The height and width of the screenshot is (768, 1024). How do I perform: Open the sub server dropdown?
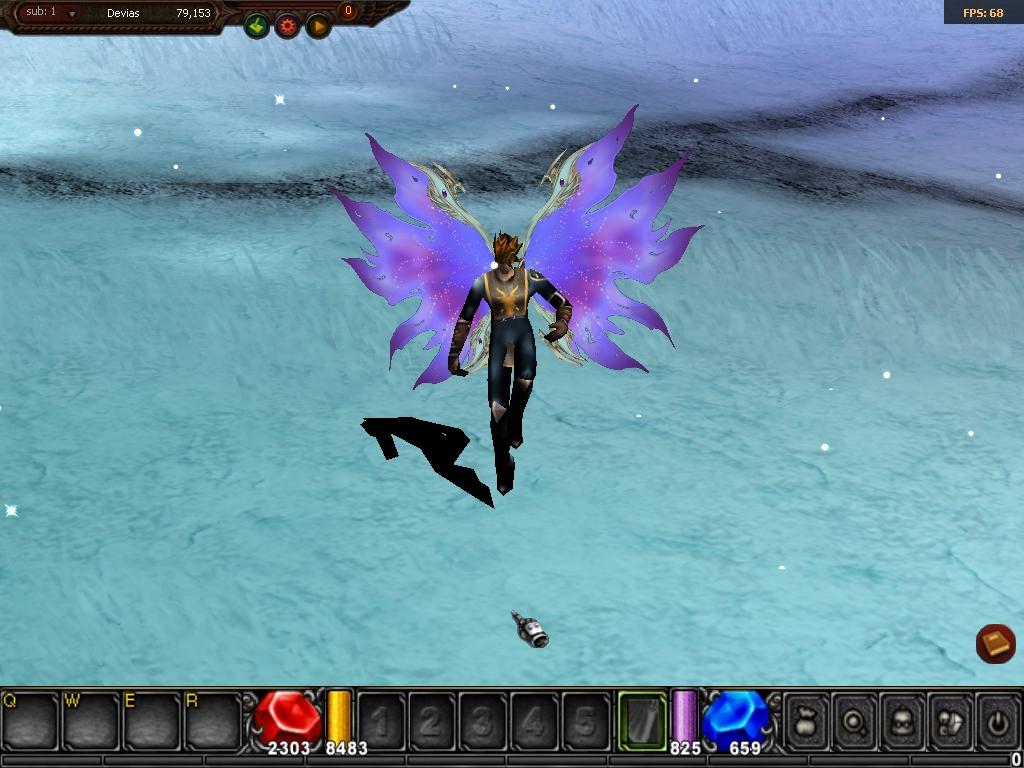point(72,14)
